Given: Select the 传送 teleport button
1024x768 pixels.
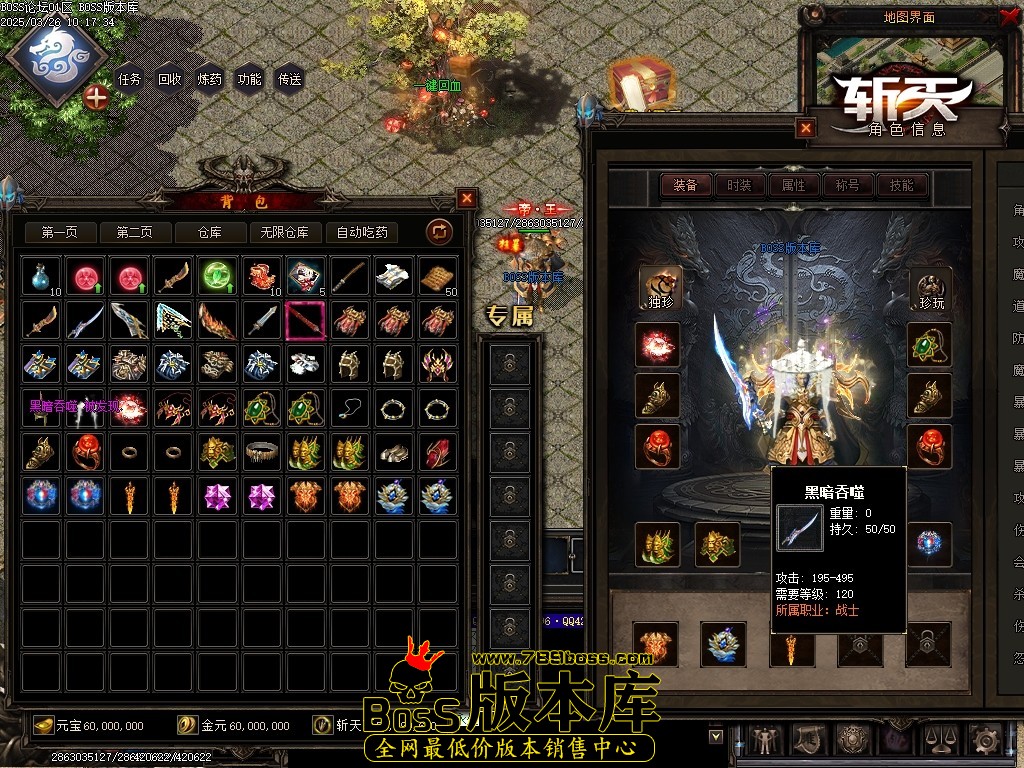Looking at the screenshot, I should coord(290,79).
